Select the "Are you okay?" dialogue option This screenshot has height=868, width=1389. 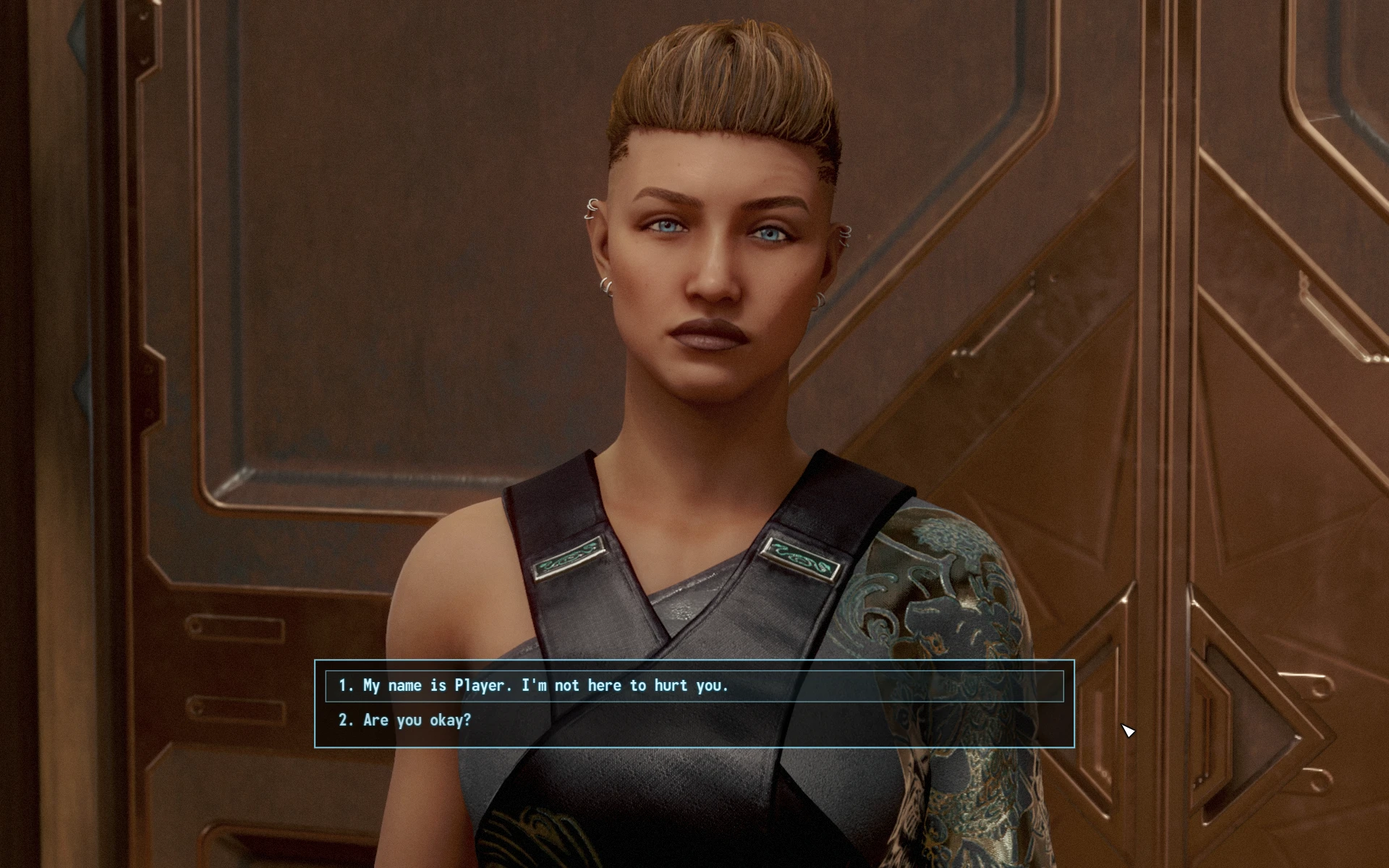[x=417, y=720]
